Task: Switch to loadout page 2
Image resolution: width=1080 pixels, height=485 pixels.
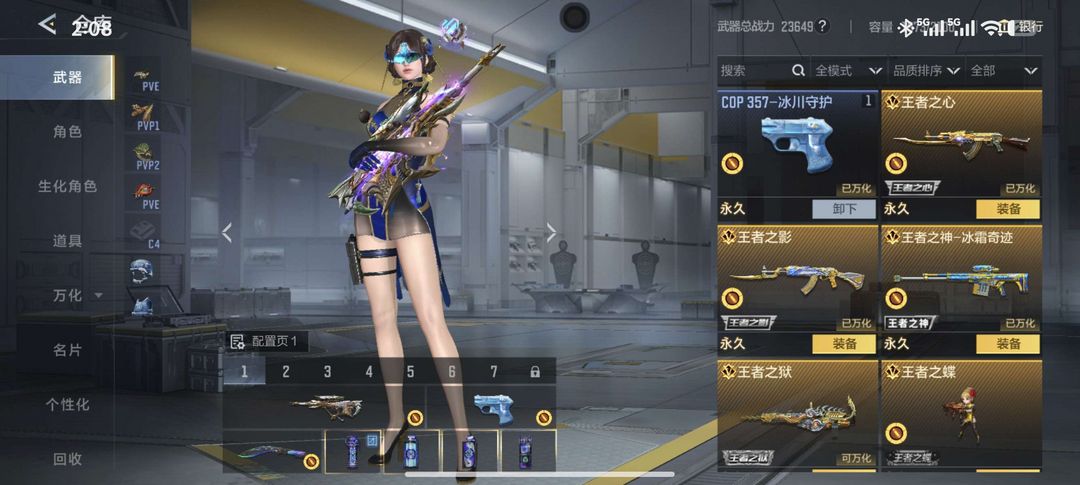Action: click(x=286, y=372)
